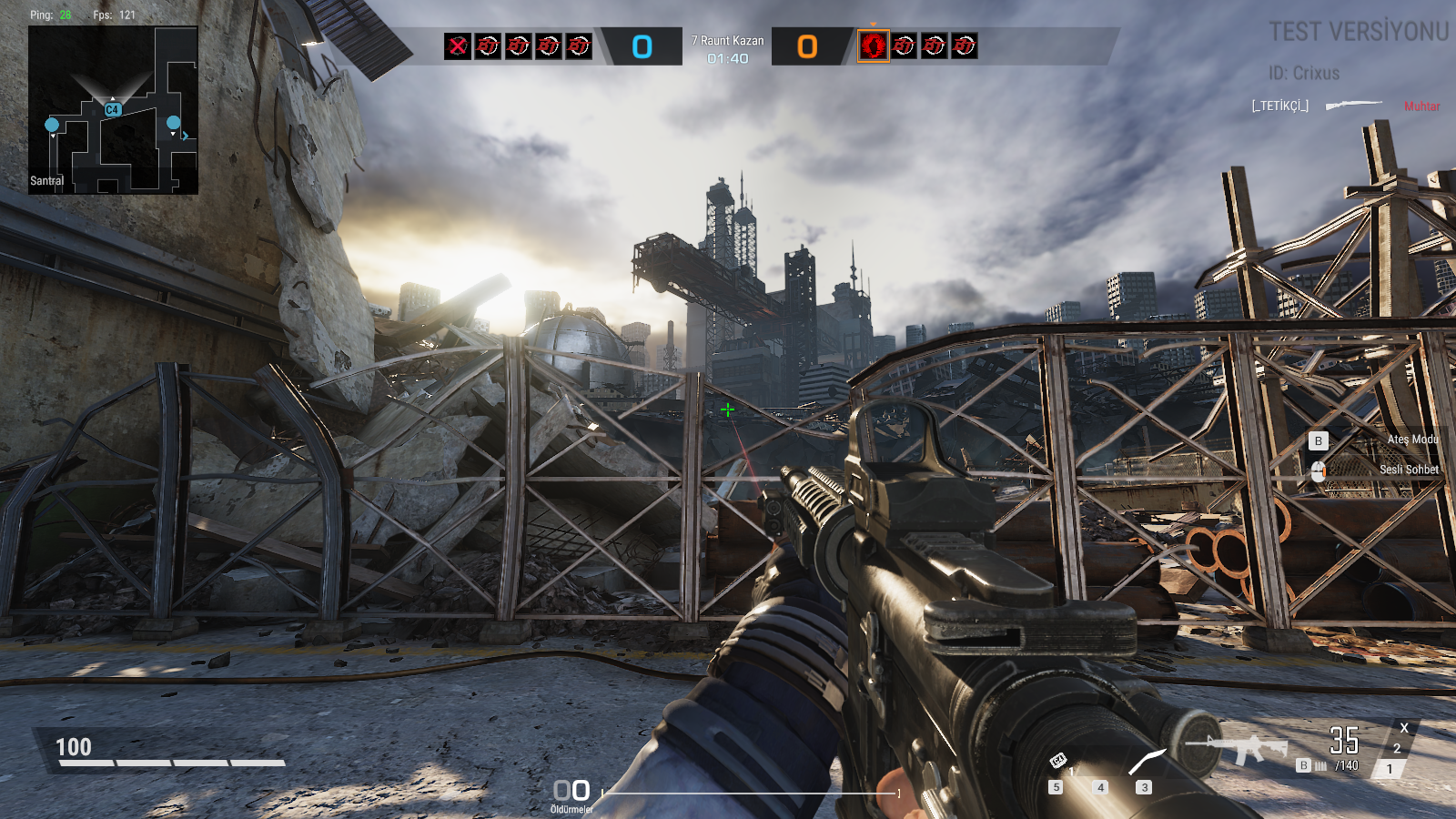
Task: Activate Sesli Sohbet voice chat
Action: pyautogui.click(x=1408, y=470)
